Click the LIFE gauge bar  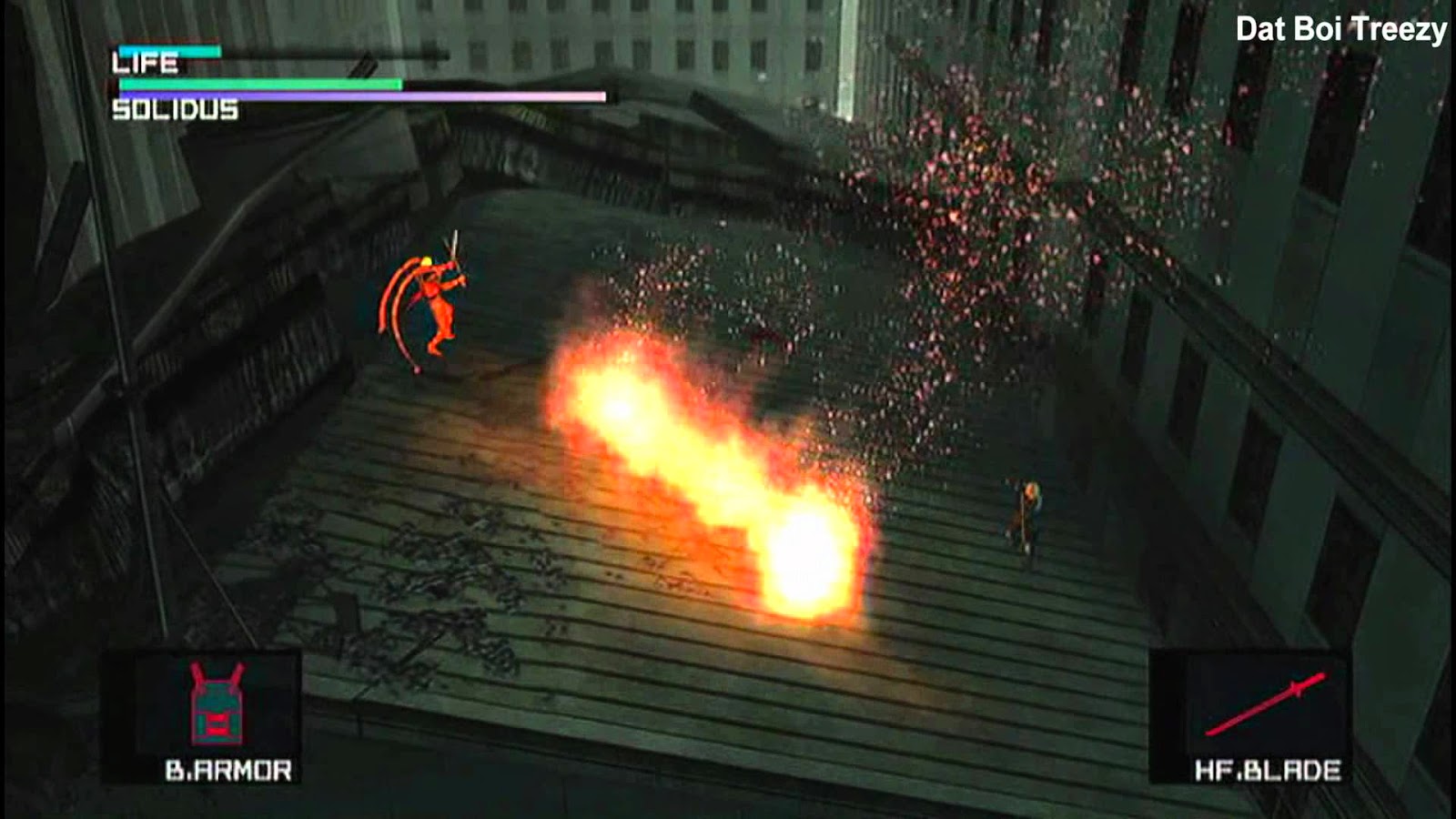pyautogui.click(x=209, y=50)
